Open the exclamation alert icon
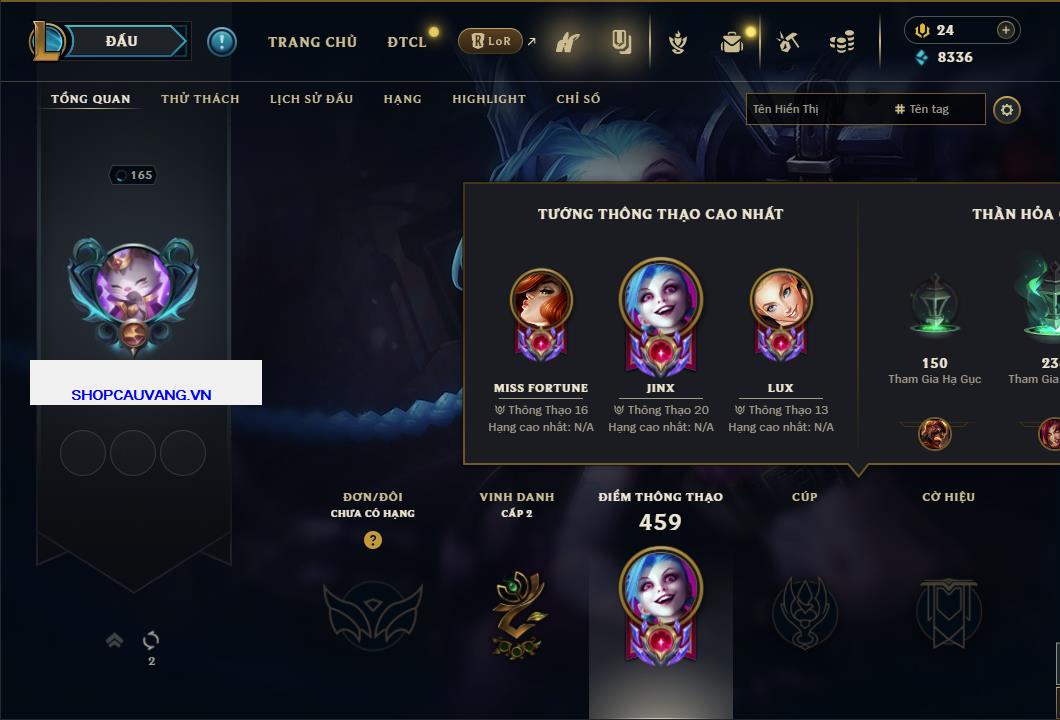The width and height of the screenshot is (1060, 720). click(222, 42)
